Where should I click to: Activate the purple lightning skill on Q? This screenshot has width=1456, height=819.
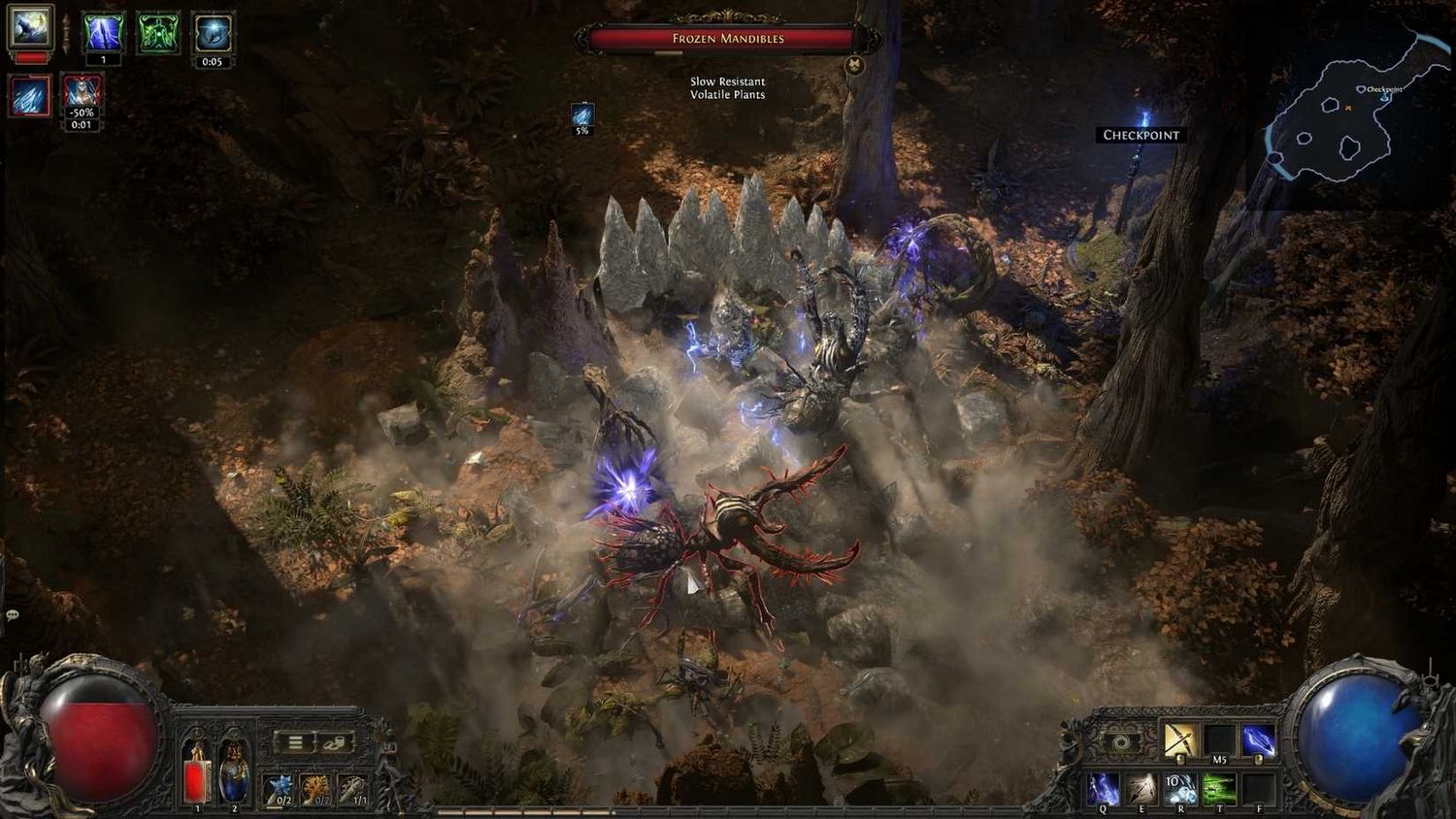pyautogui.click(x=1103, y=789)
